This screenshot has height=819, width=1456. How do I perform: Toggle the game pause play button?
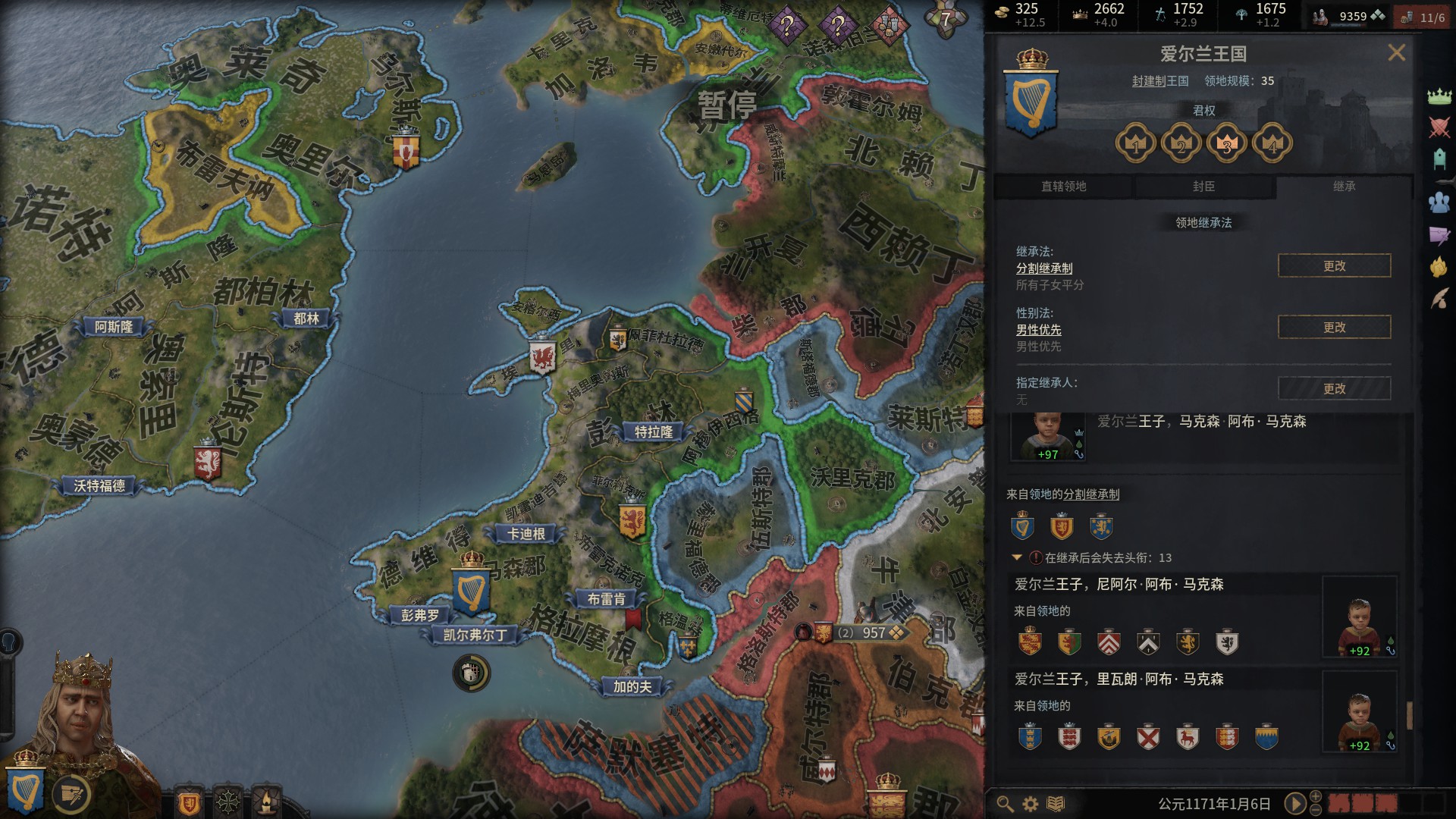tap(1295, 803)
